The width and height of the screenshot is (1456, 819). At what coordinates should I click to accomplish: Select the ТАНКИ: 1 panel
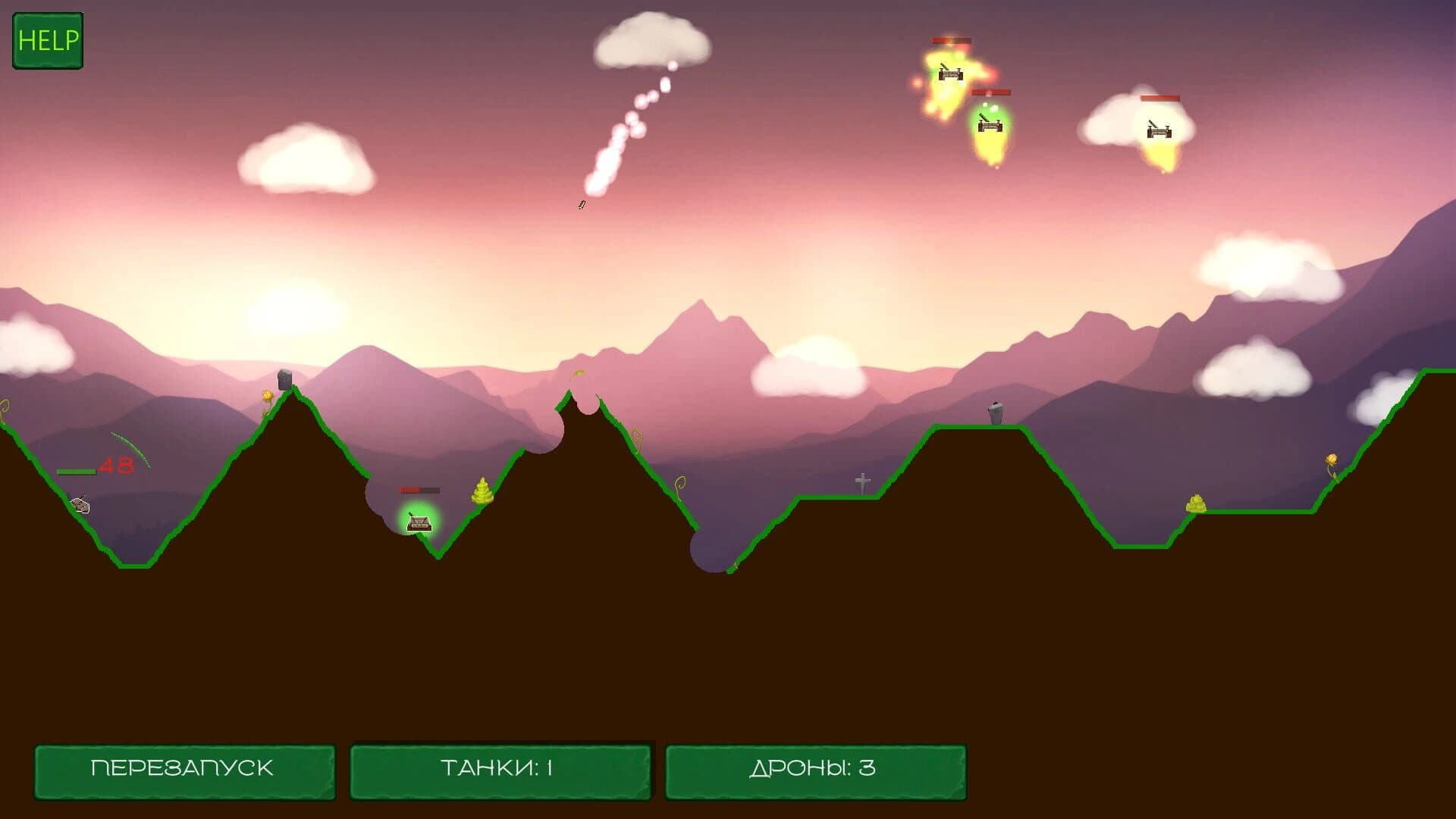500,768
